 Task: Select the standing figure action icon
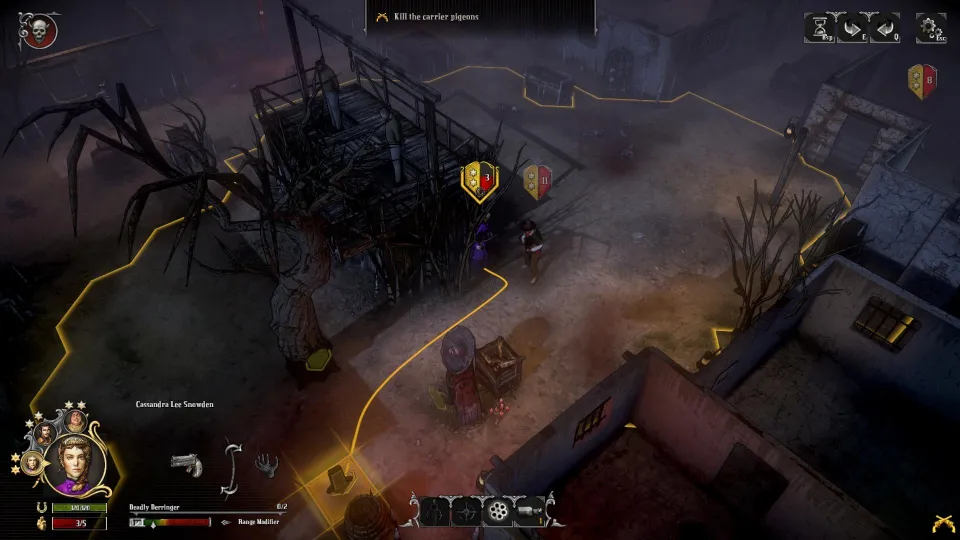coord(435,511)
